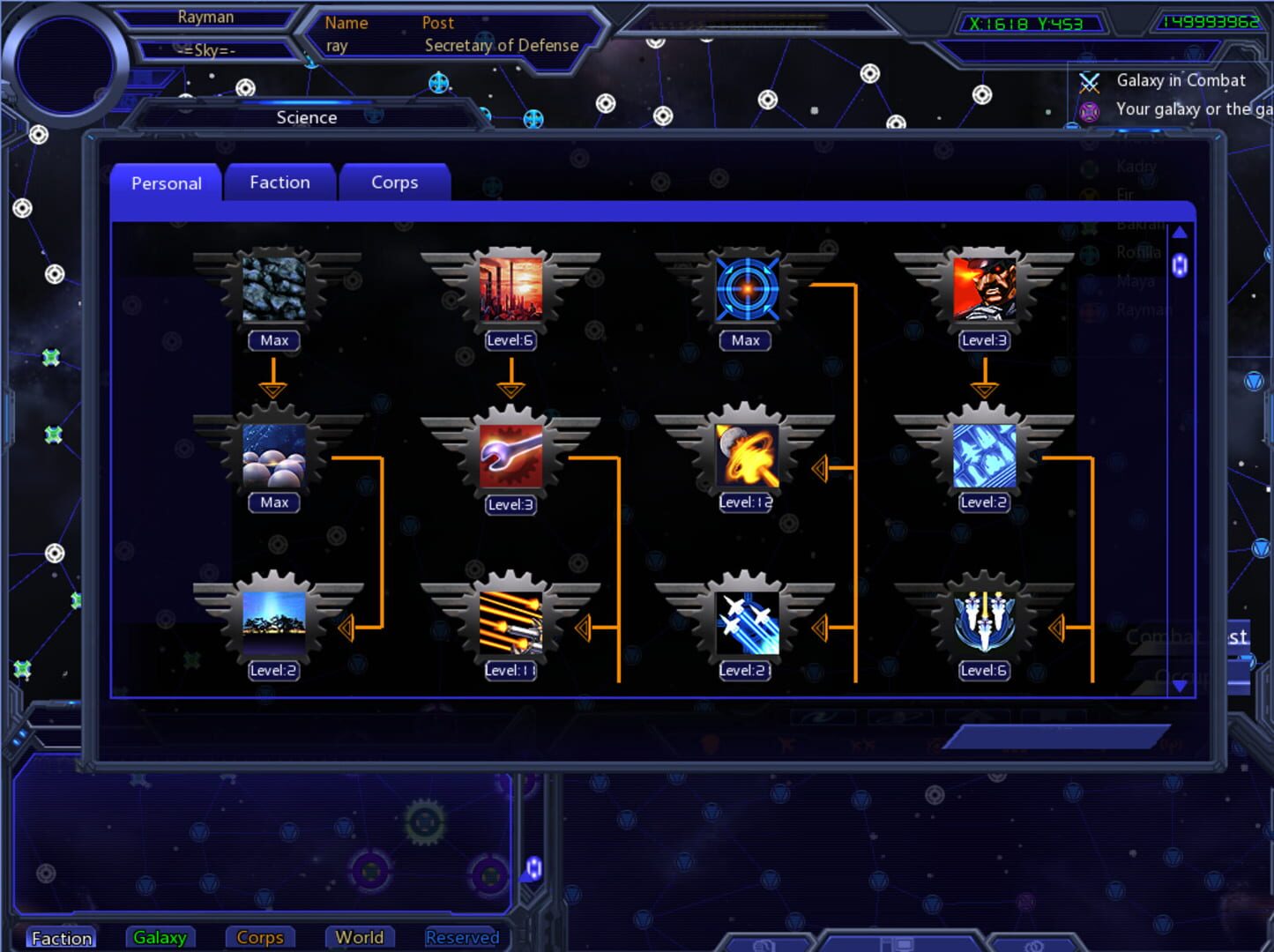Select the targeting reticle research marked Max
Screen dimensions: 1274x952
745,291
